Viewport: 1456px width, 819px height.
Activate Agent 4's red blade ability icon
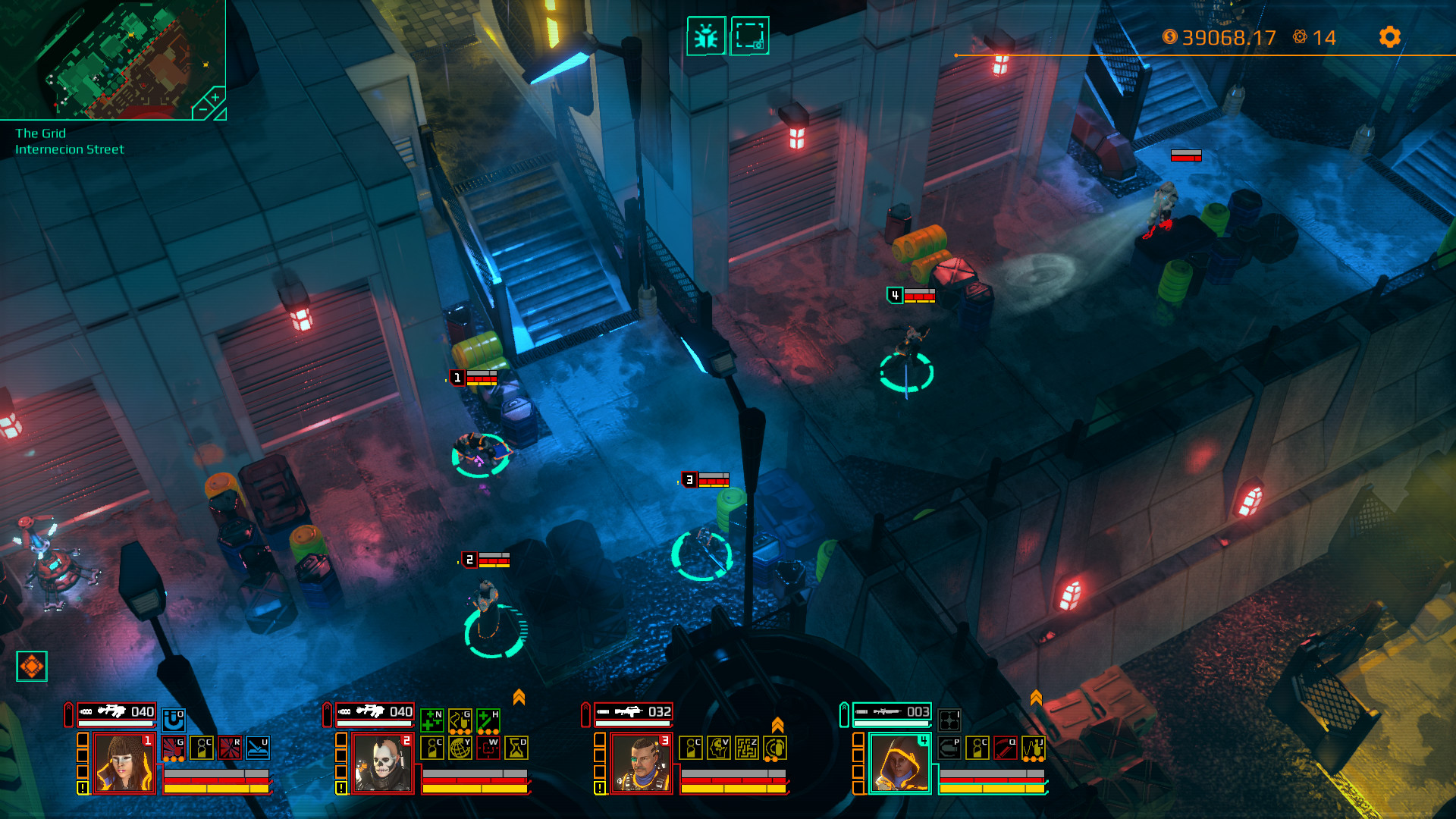tap(1006, 748)
